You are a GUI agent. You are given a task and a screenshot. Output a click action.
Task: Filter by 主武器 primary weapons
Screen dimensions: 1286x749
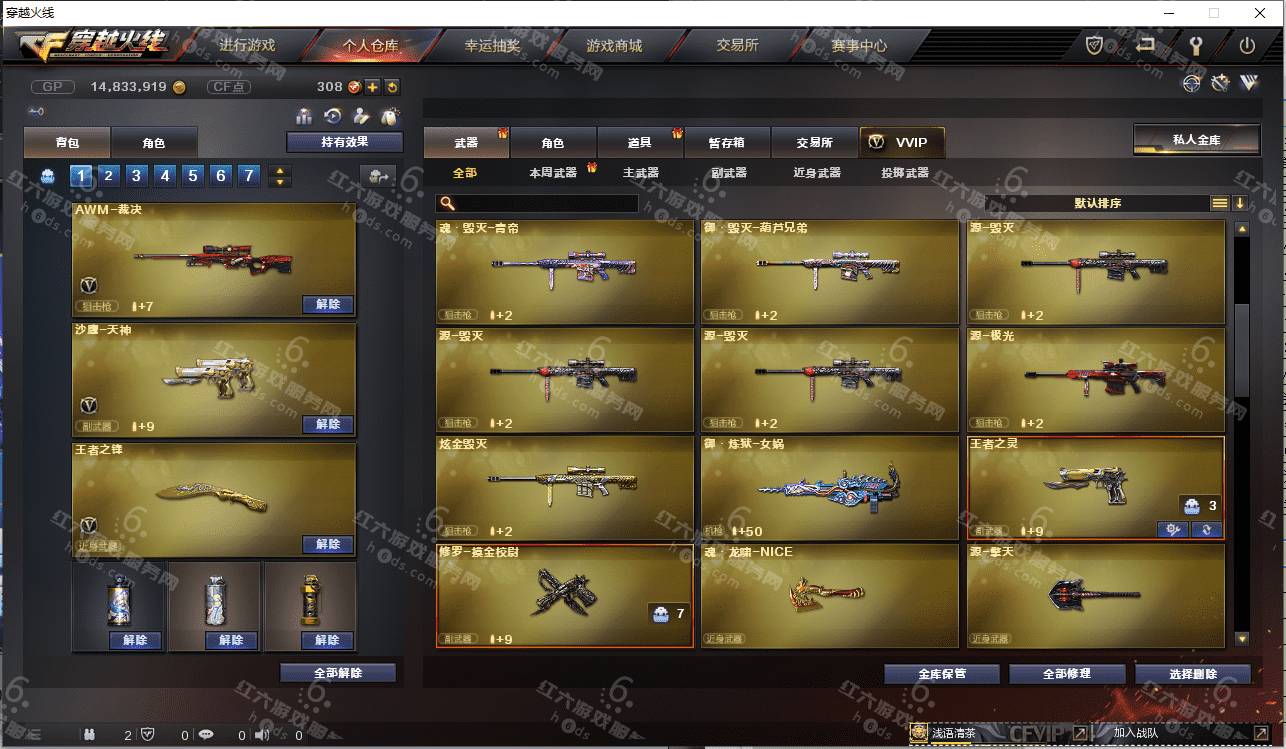click(640, 173)
